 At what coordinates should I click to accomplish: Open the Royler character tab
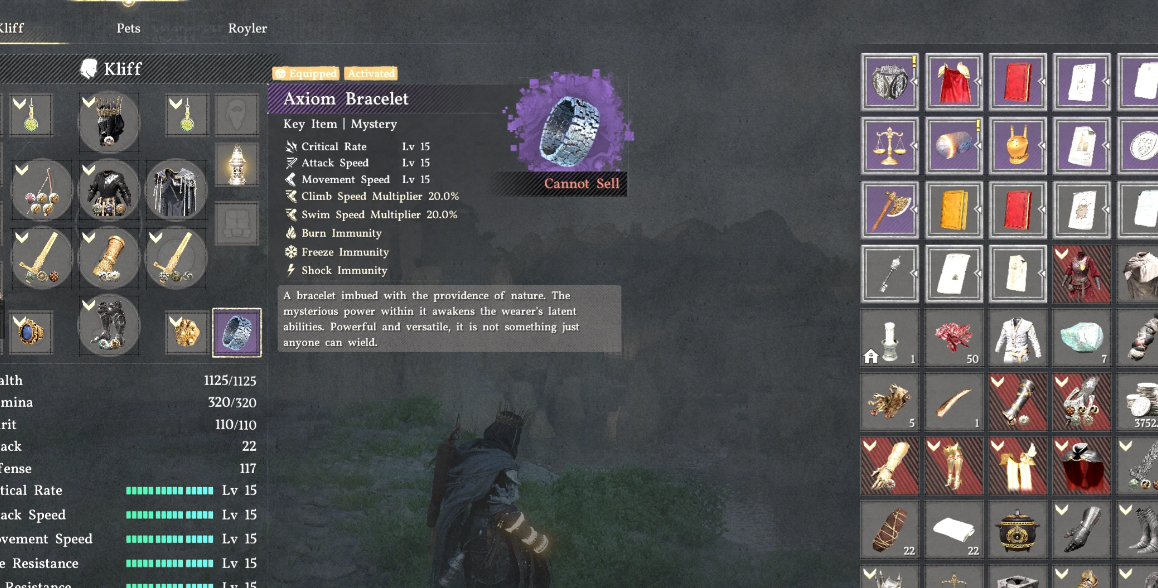(247, 28)
